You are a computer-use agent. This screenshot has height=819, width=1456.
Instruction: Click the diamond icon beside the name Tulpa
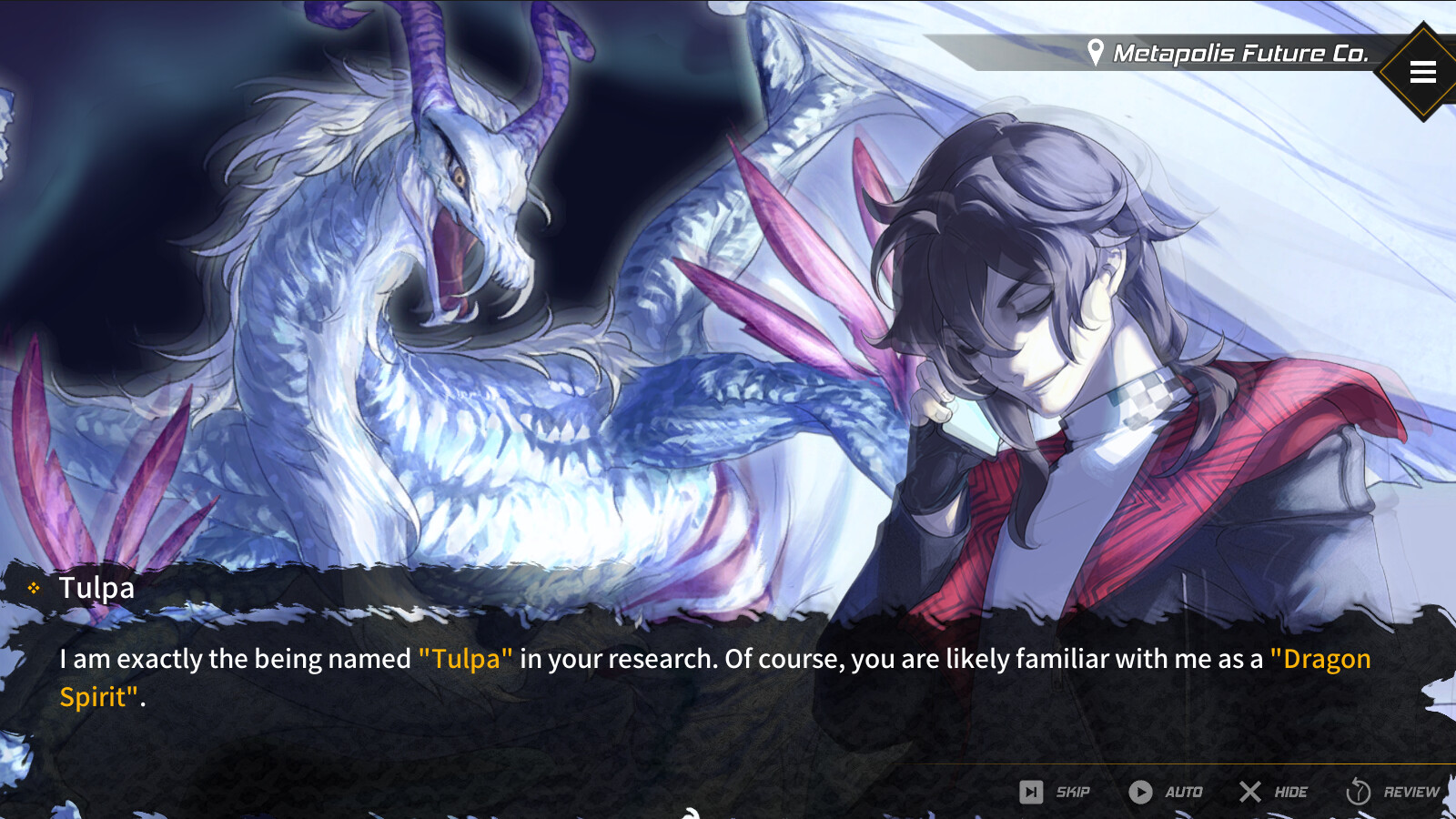tap(35, 587)
